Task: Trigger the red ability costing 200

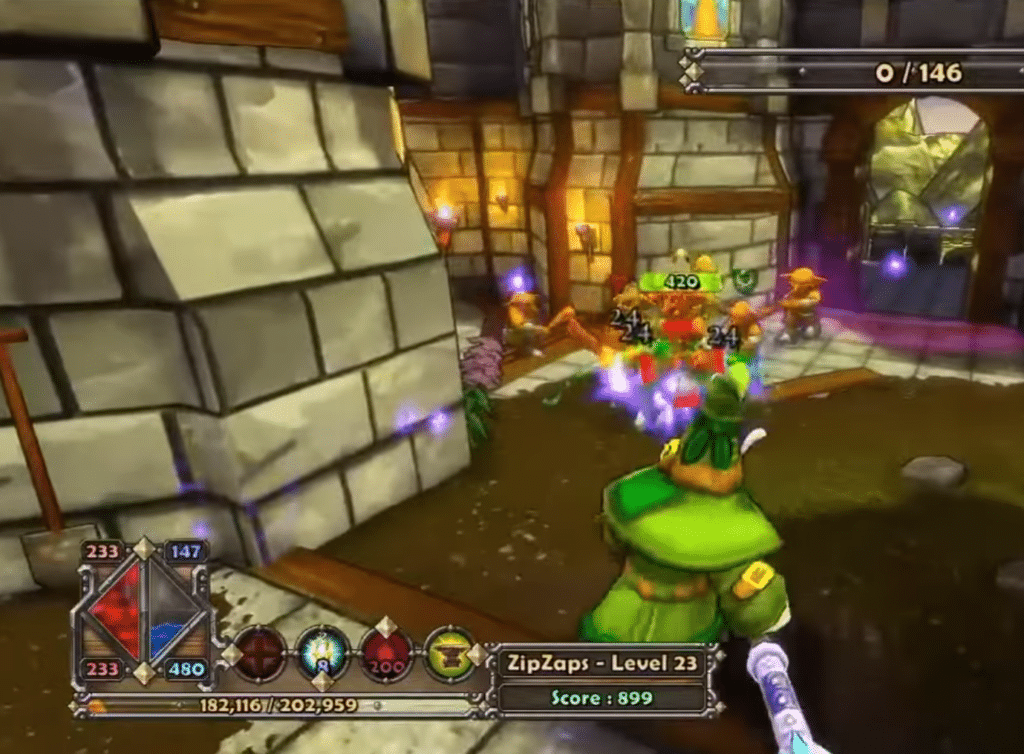Action: (x=387, y=654)
